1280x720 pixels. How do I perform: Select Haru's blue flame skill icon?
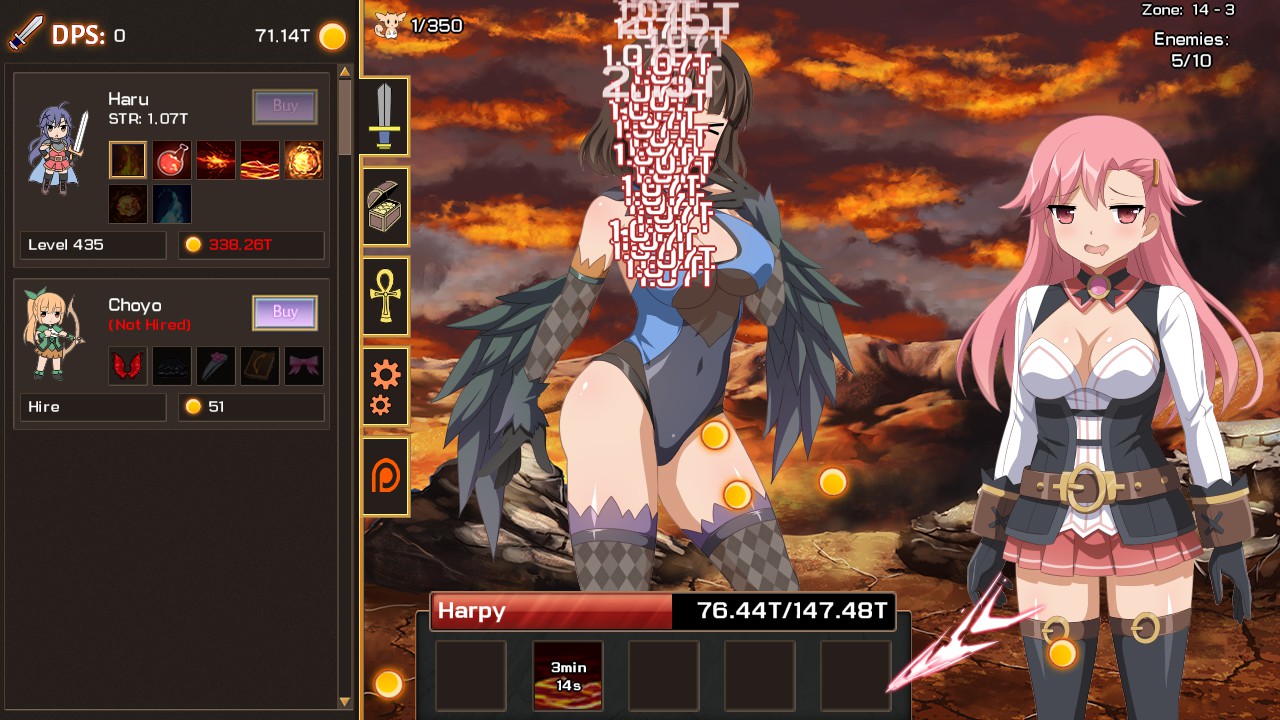click(172, 204)
